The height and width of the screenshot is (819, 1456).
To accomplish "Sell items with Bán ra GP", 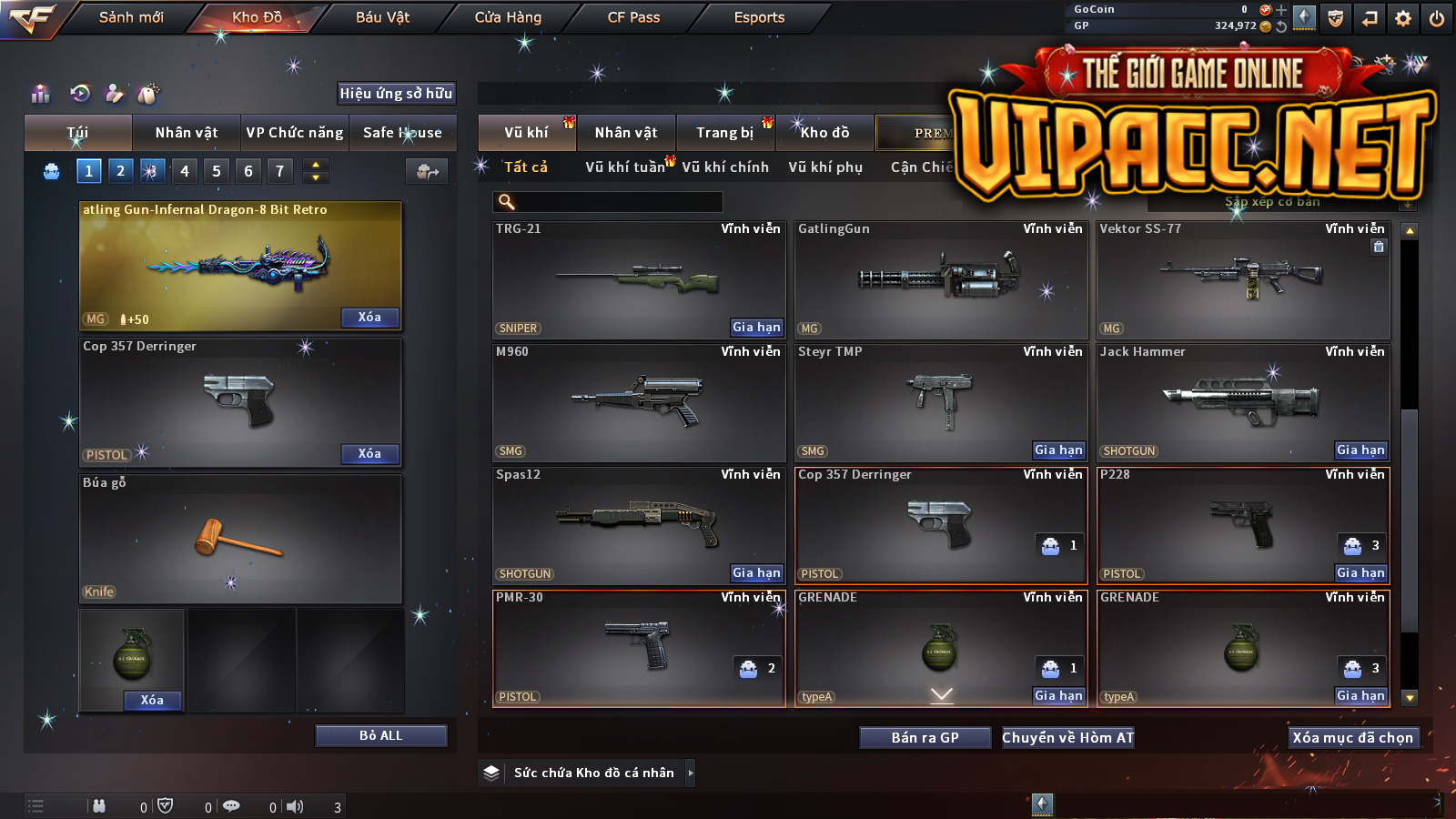I will tap(925, 737).
